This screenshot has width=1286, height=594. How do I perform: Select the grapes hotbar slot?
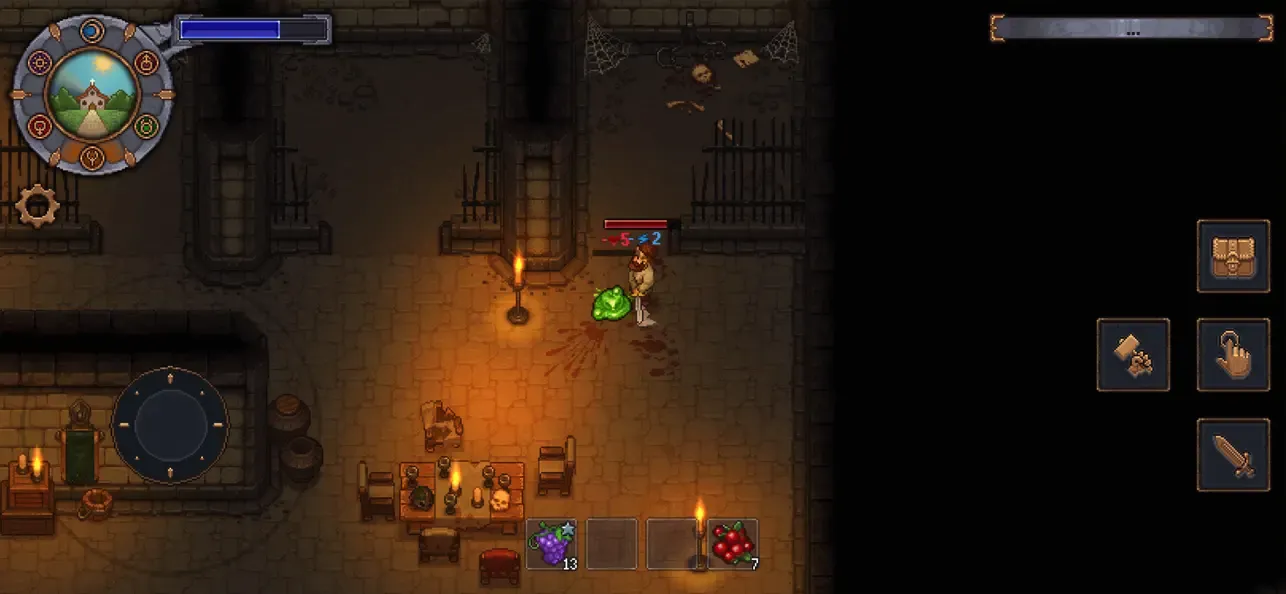coord(551,544)
